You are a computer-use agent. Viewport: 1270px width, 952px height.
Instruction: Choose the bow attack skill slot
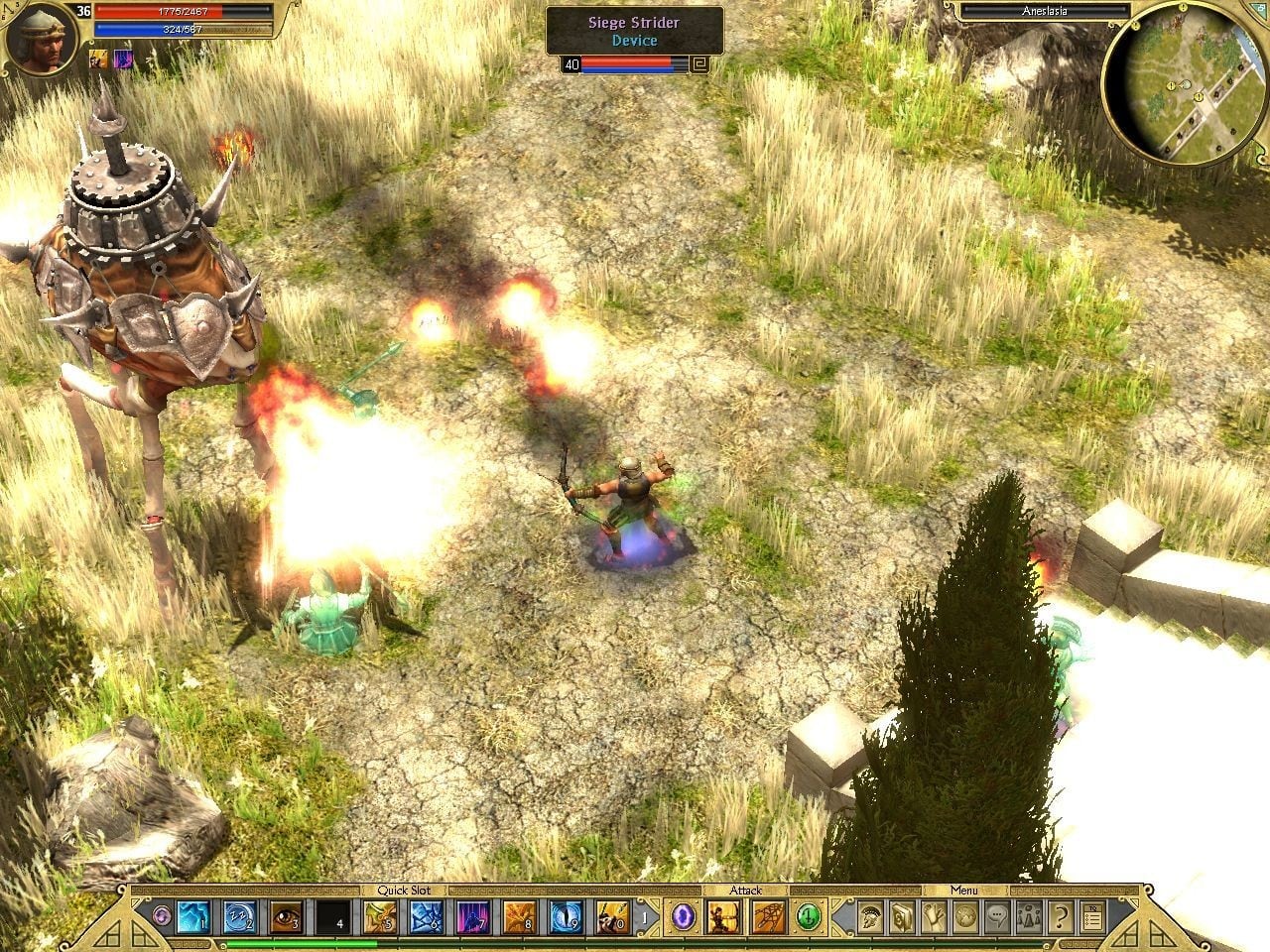(721, 917)
